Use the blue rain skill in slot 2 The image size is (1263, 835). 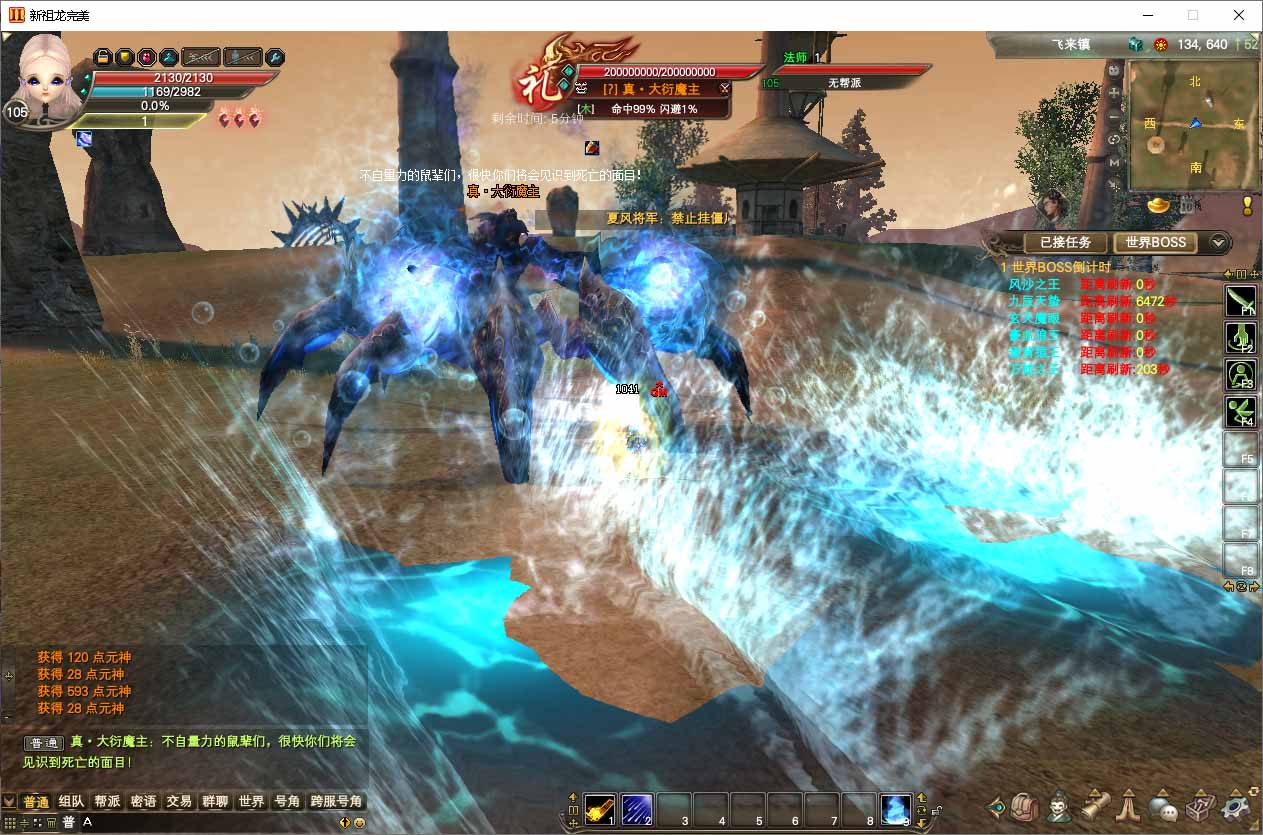(x=637, y=807)
